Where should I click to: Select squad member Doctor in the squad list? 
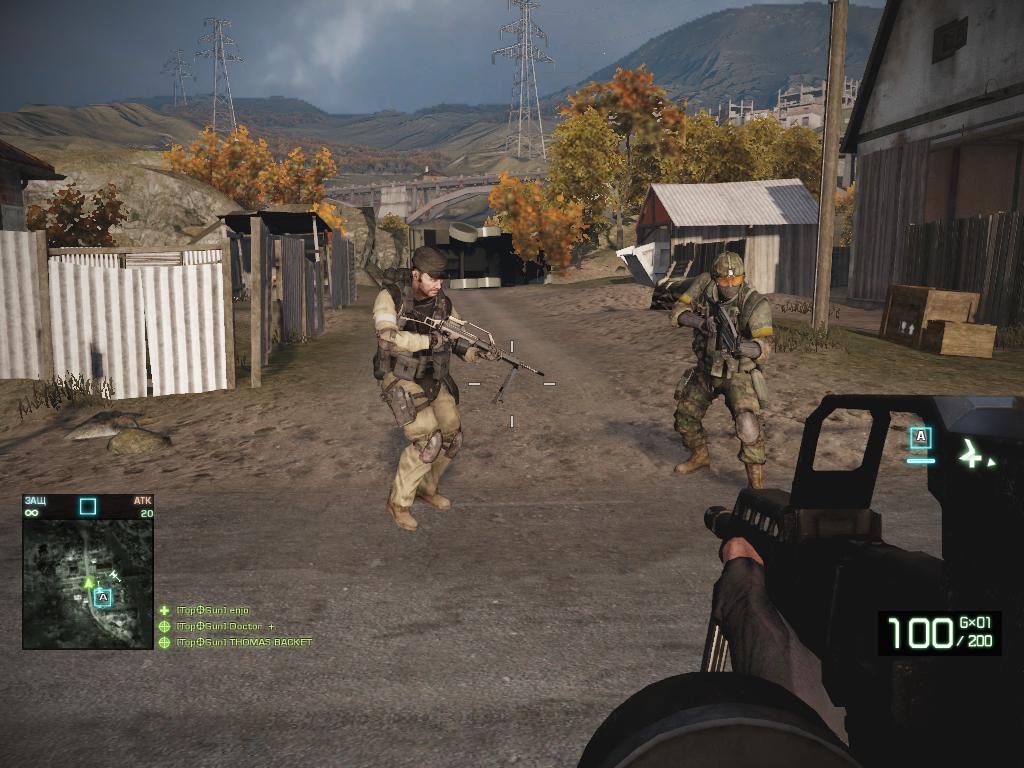coord(218,626)
